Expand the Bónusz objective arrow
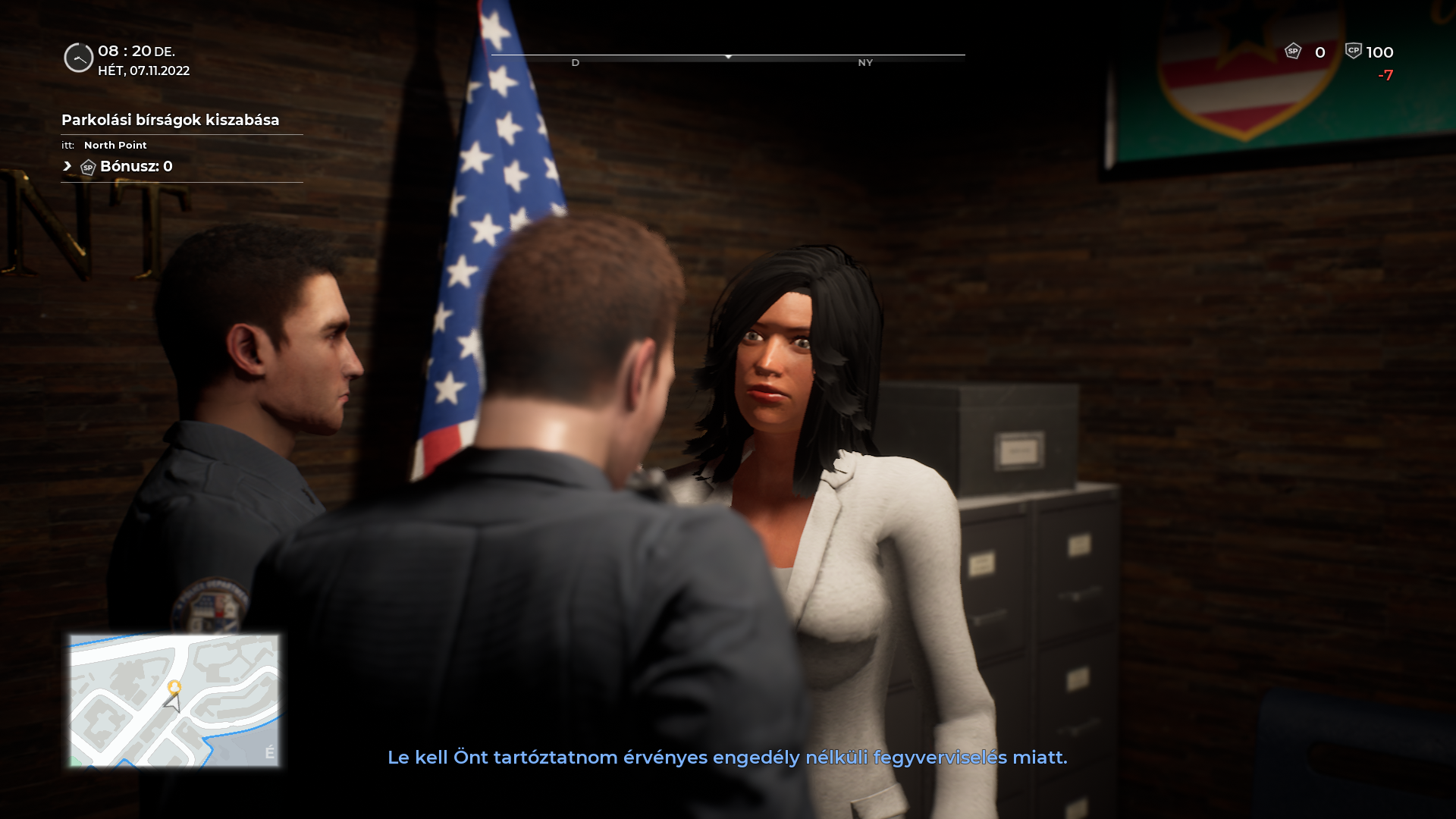The image size is (1456, 819). click(67, 166)
